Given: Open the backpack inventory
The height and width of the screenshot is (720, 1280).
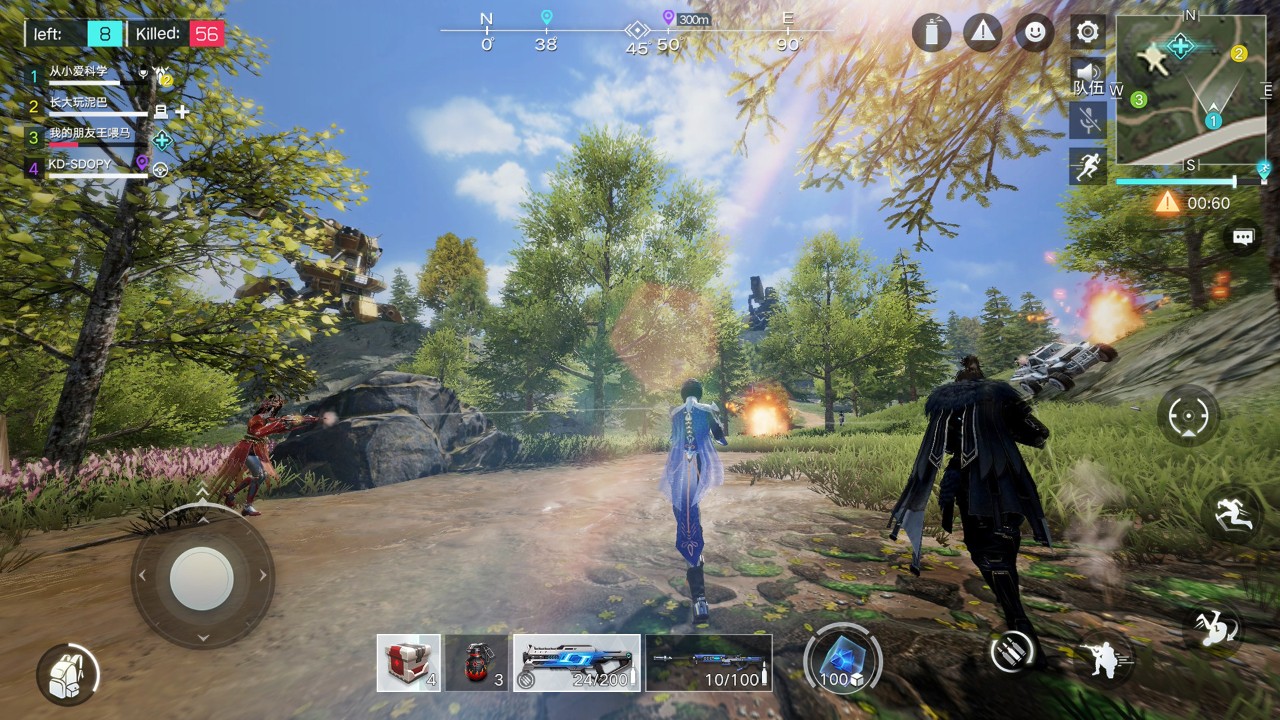Looking at the screenshot, I should click(x=67, y=673).
